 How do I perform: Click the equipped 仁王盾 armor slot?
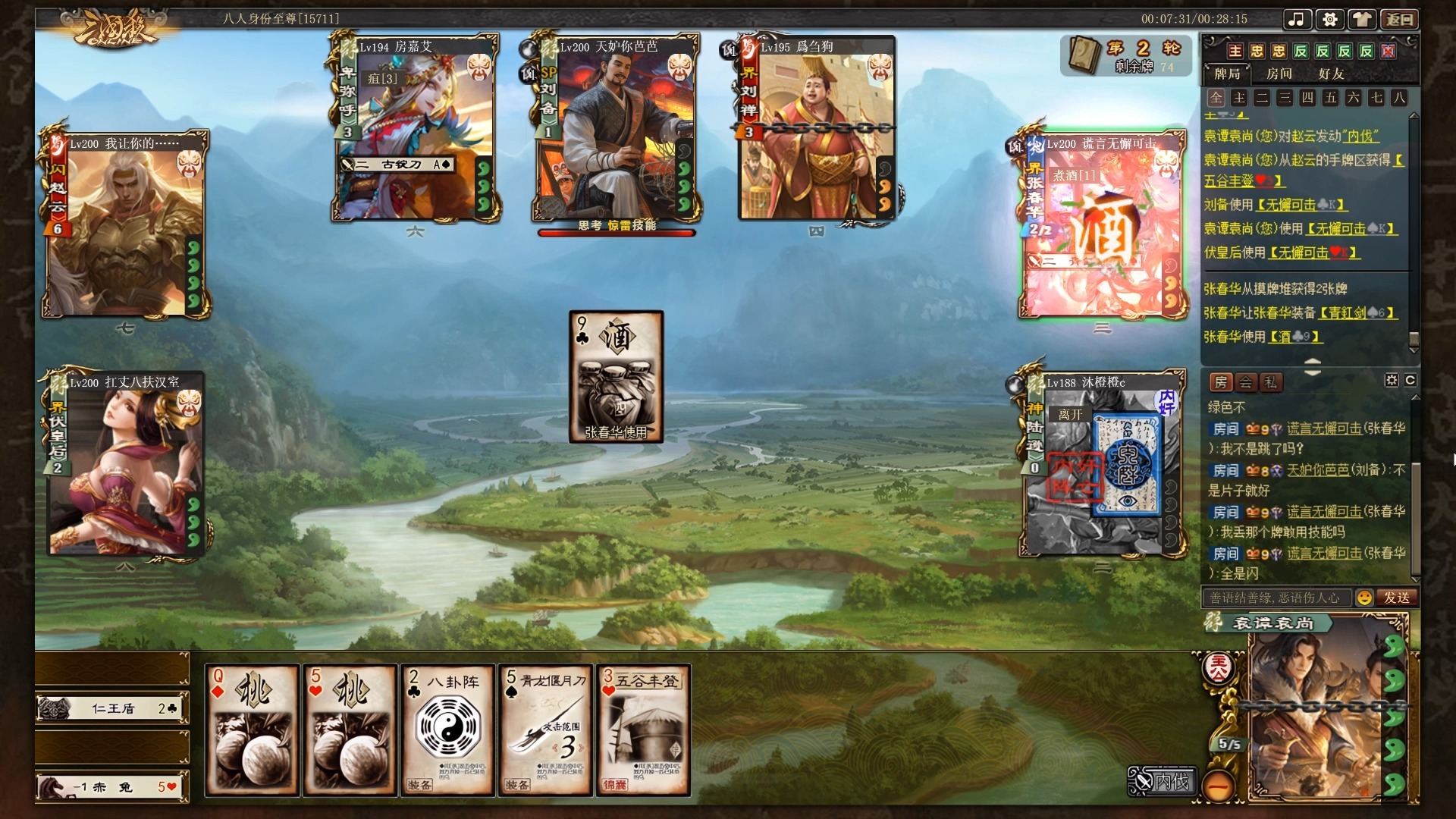click(x=112, y=708)
